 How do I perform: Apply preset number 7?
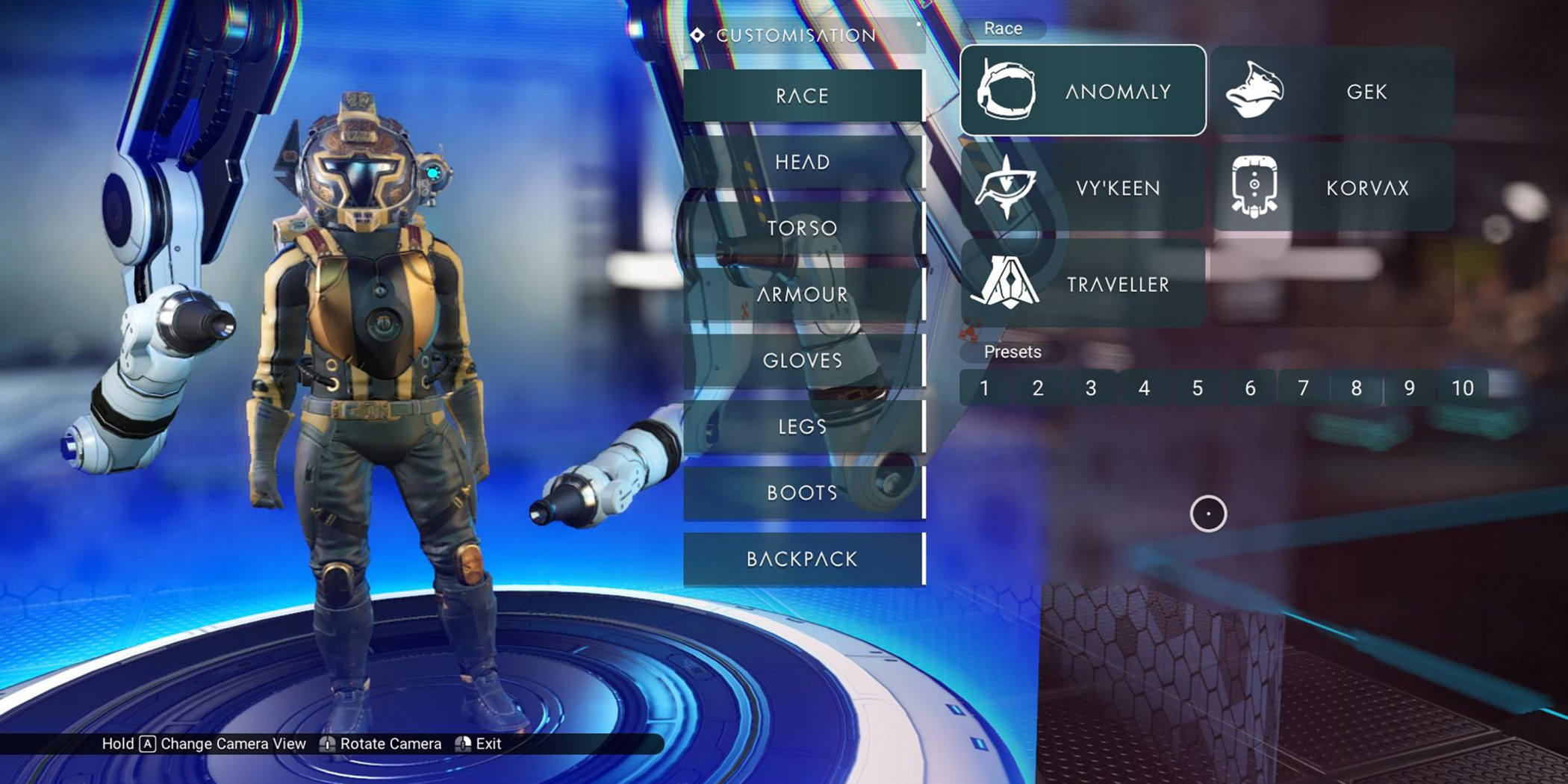click(x=1303, y=388)
